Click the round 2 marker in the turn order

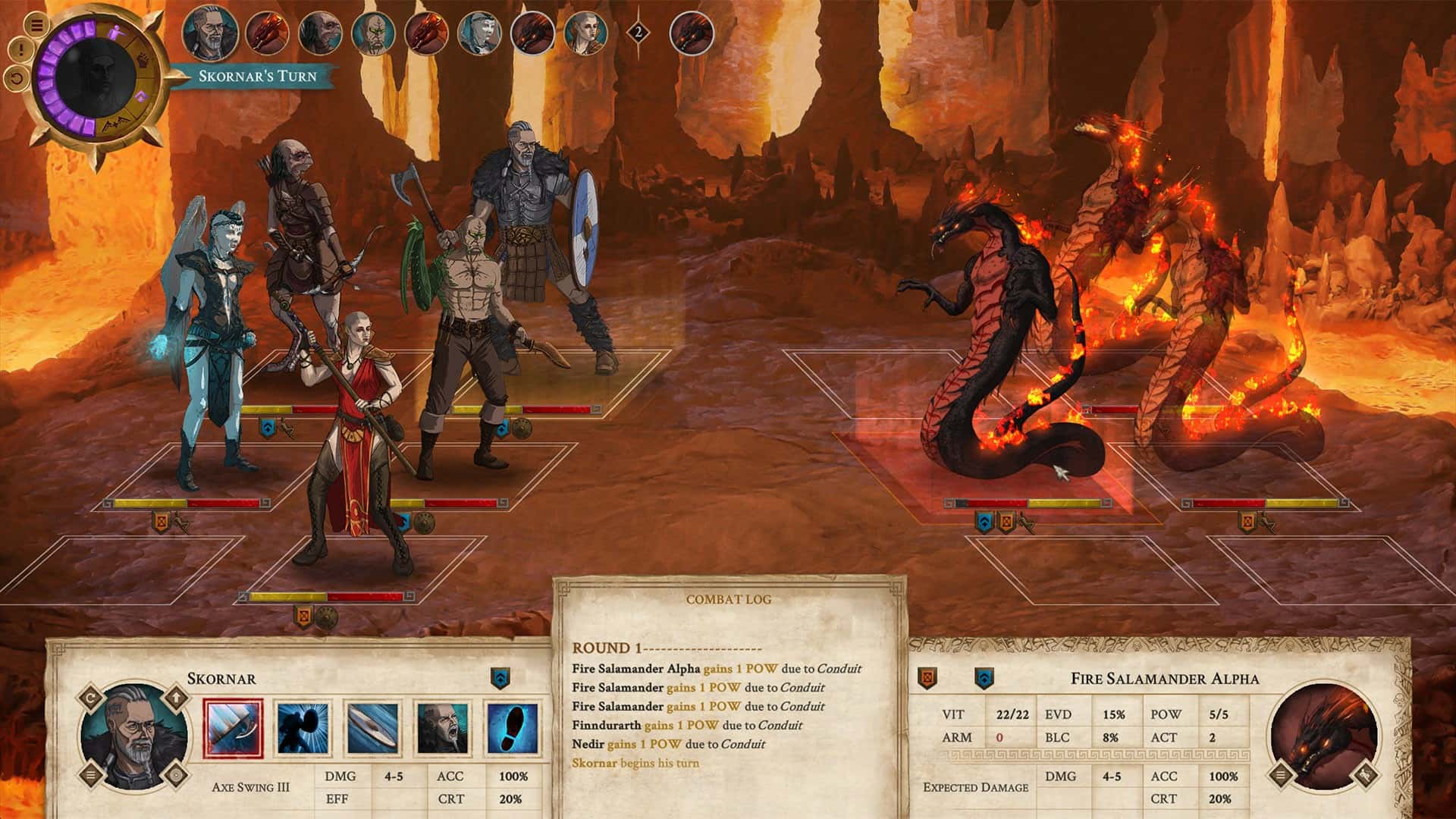(x=638, y=32)
